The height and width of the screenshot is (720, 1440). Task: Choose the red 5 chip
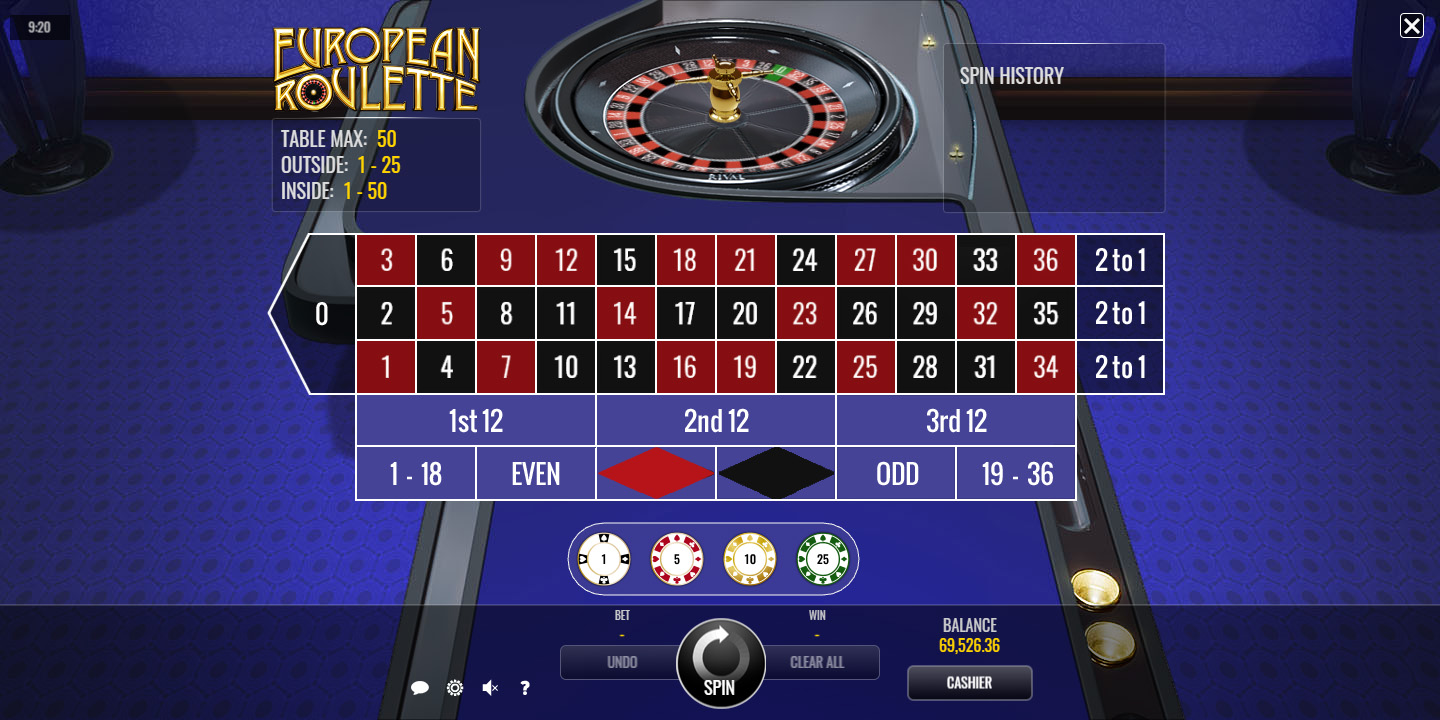click(677, 559)
